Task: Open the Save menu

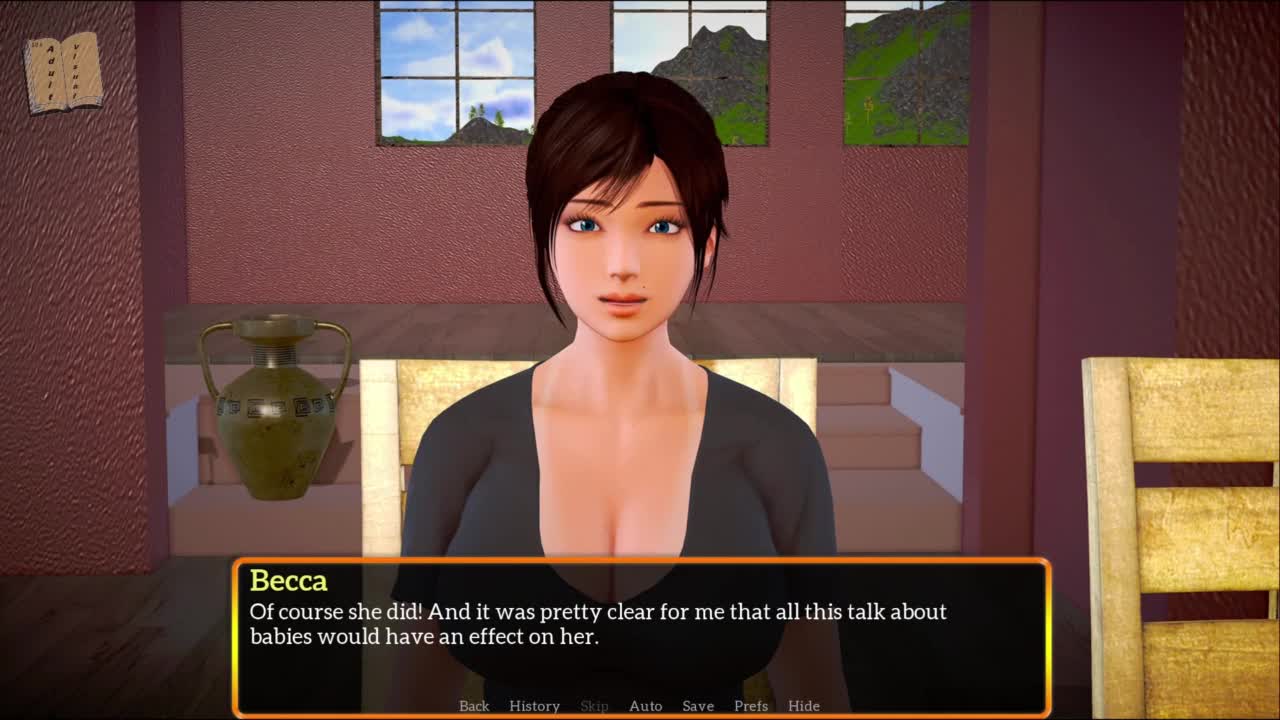Action: (698, 706)
